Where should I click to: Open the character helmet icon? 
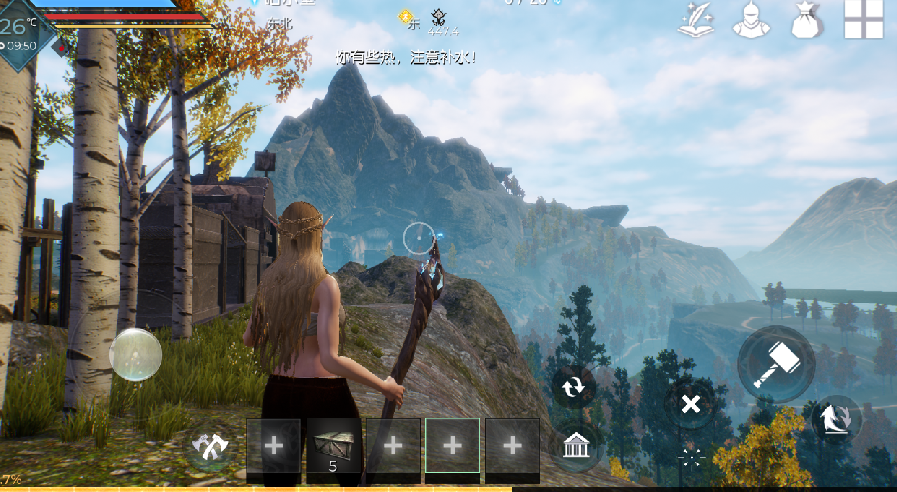(753, 20)
